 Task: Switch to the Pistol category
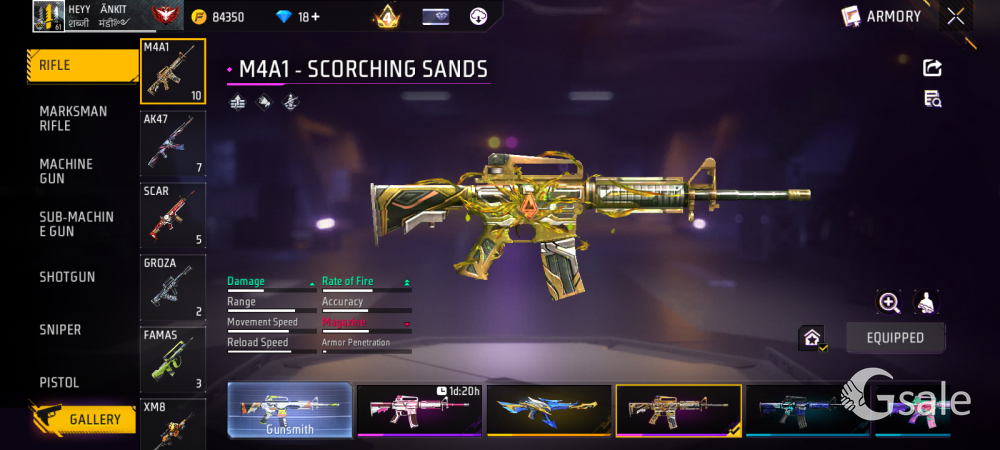pos(59,383)
